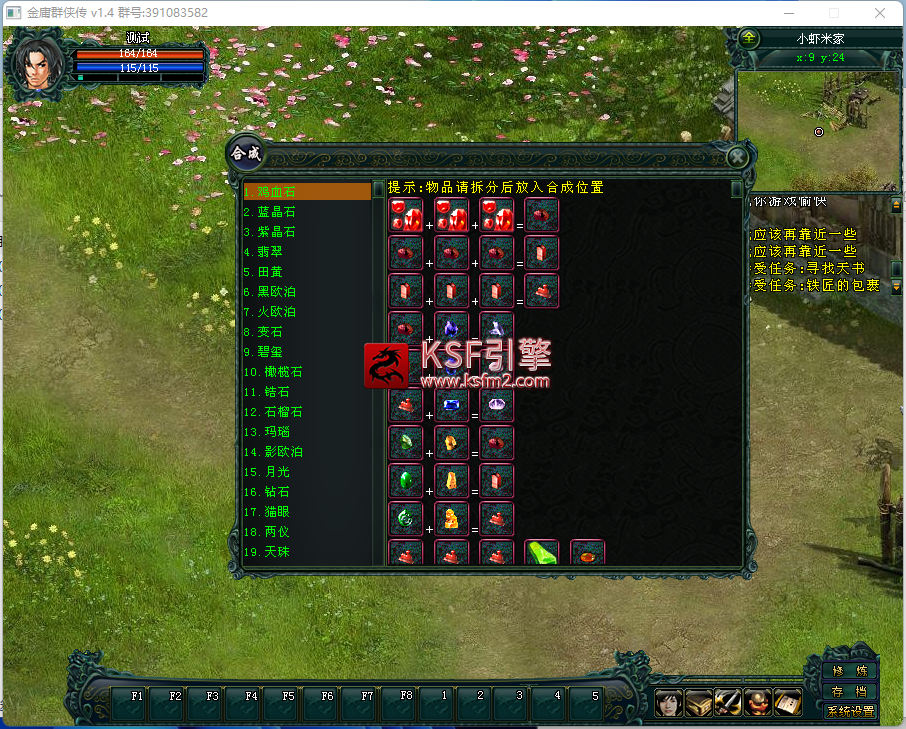Click the 存档 save button
Image resolution: width=906 pixels, height=729 pixels.
850,691
